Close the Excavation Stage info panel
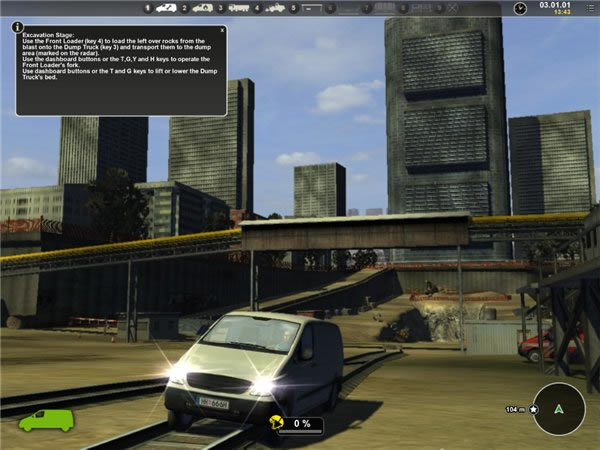The height and width of the screenshot is (450, 600). [x=222, y=30]
